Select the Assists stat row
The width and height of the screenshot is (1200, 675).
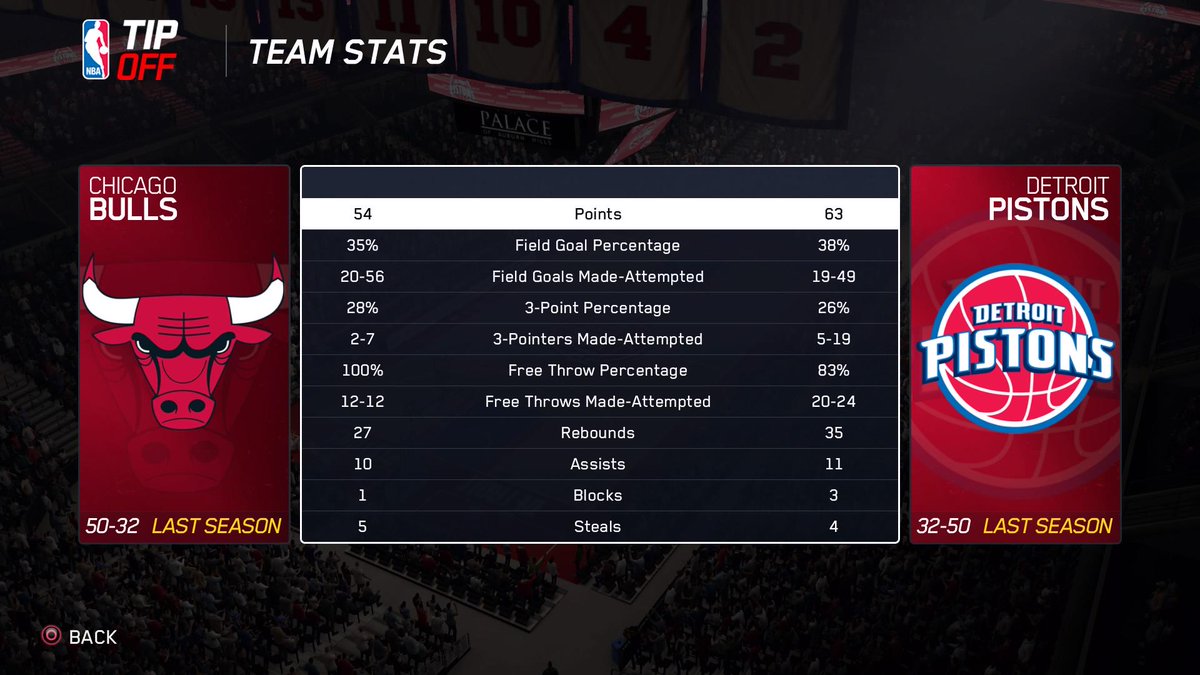(598, 464)
